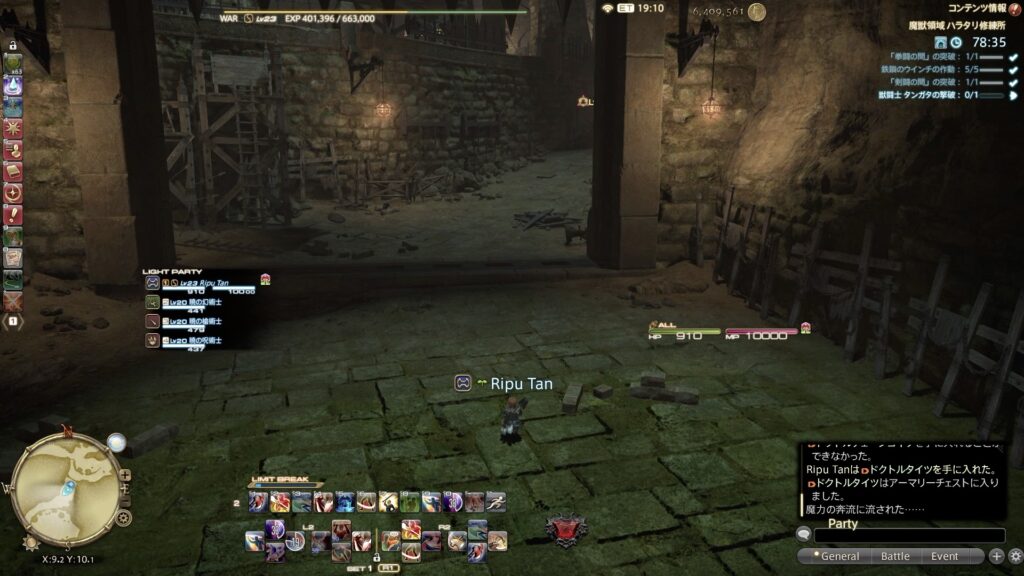This screenshot has height=576, width=1024.
Task: Select Ripu Tan in the party list
Action: click(x=200, y=285)
